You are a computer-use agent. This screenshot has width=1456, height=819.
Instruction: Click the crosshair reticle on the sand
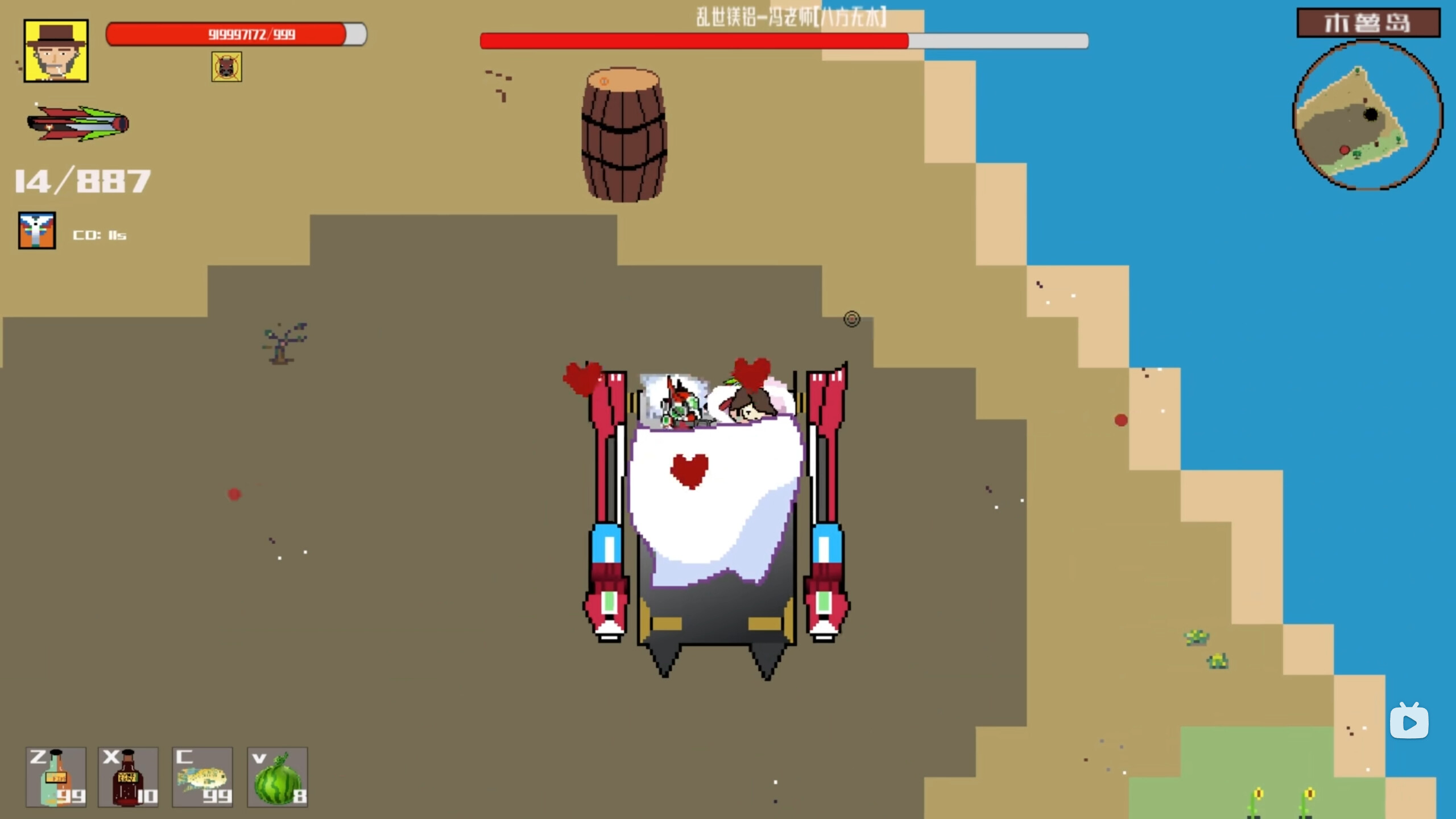[851, 319]
